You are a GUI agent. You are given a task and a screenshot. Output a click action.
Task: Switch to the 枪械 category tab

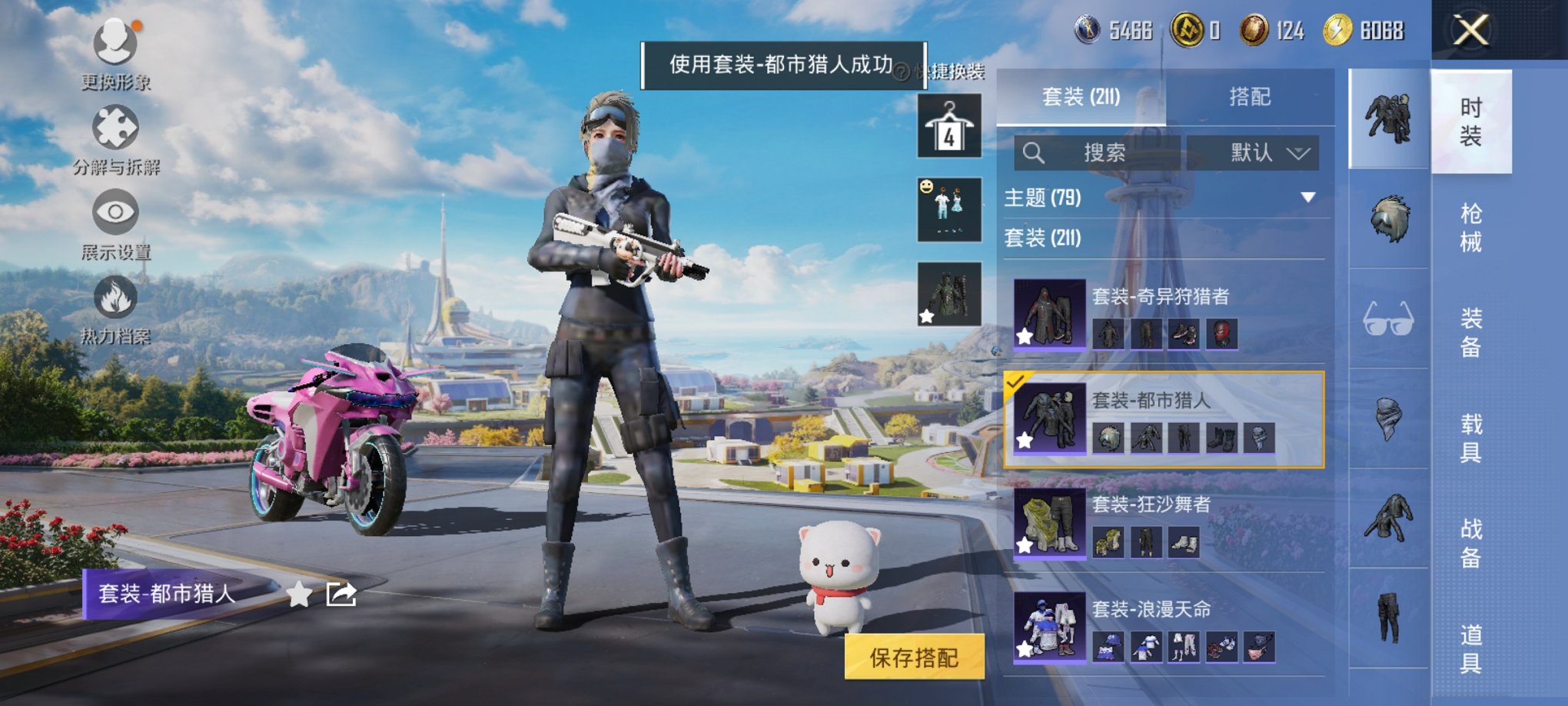pyautogui.click(x=1470, y=223)
